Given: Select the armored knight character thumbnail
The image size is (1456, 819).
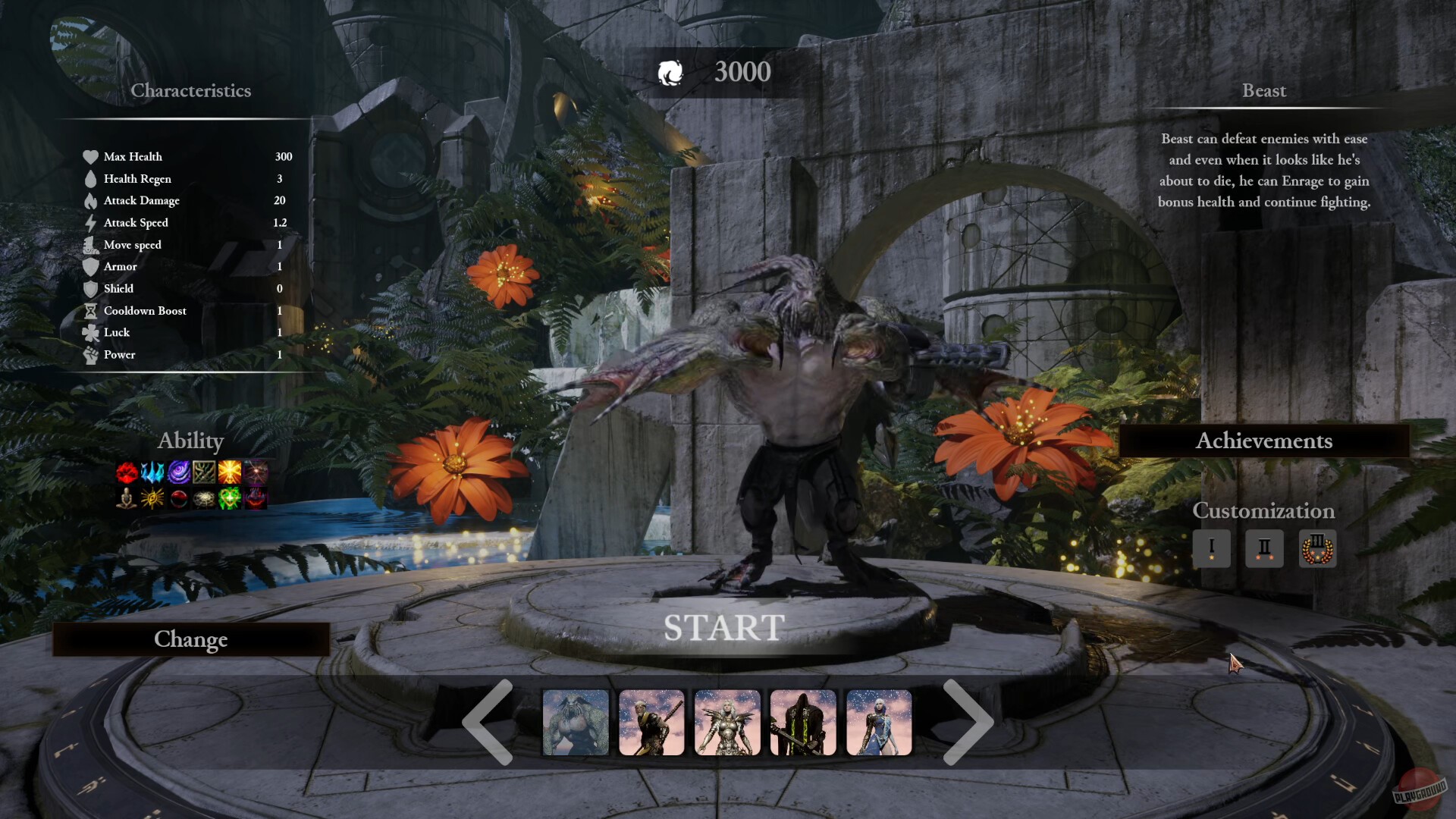Looking at the screenshot, I should pos(726,722).
